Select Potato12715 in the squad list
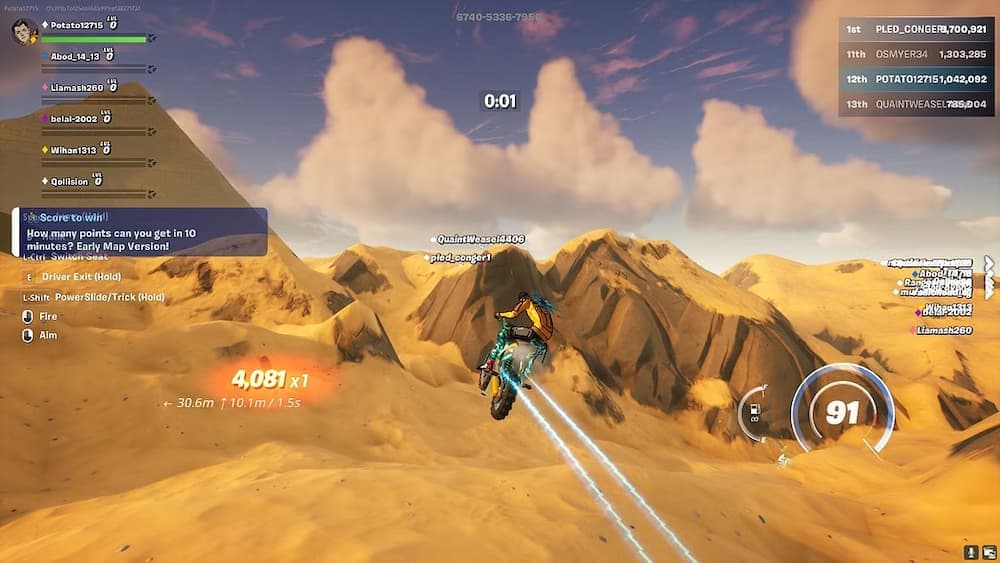This screenshot has width=1000, height=563. [76, 24]
